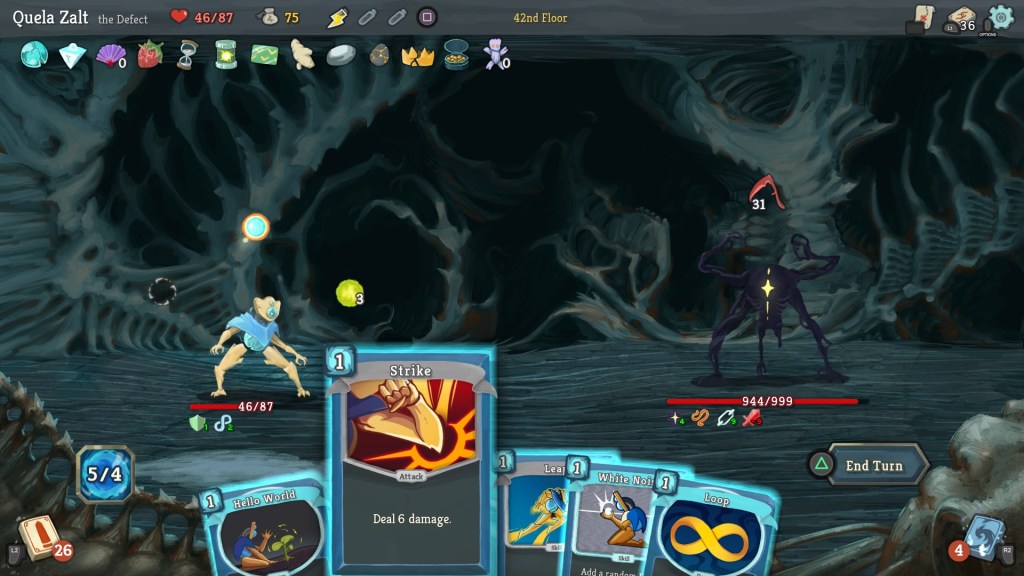This screenshot has width=1024, height=576.
Task: End the current turn
Action: pyautogui.click(x=872, y=465)
